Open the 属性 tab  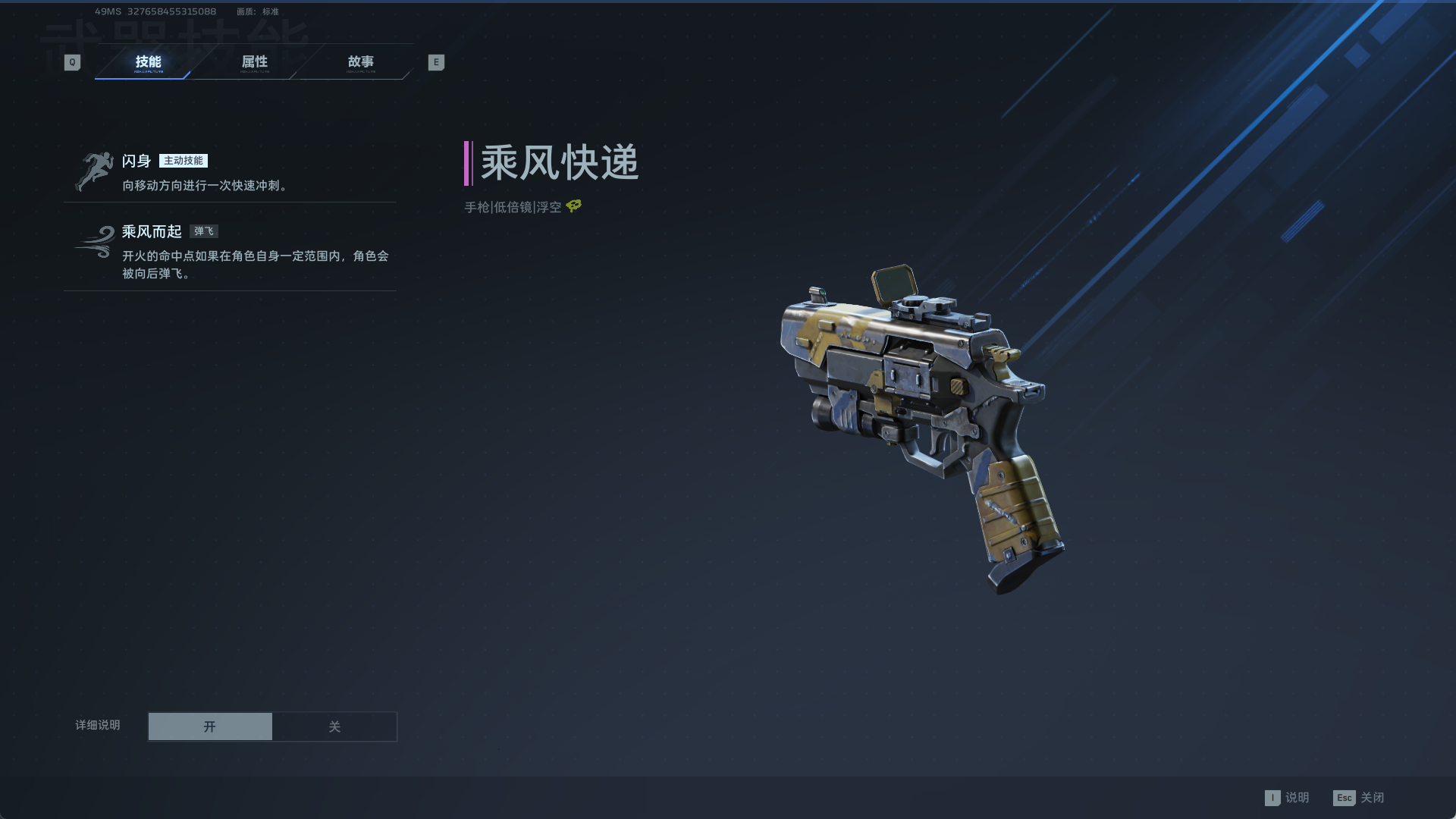(255, 62)
